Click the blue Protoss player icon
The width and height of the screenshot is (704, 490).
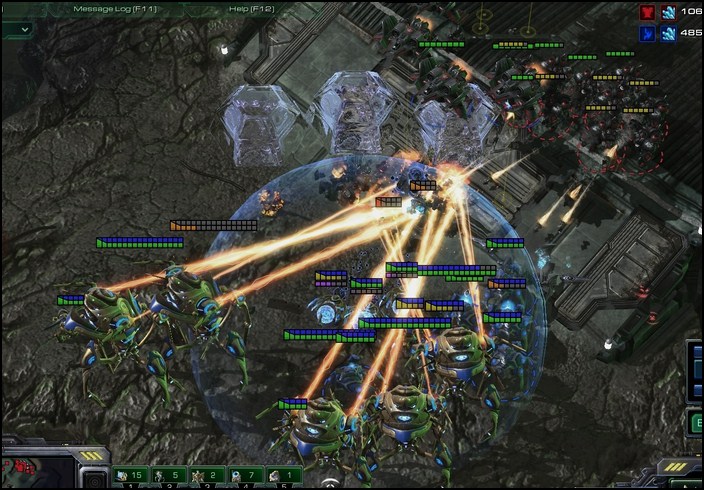click(648, 33)
